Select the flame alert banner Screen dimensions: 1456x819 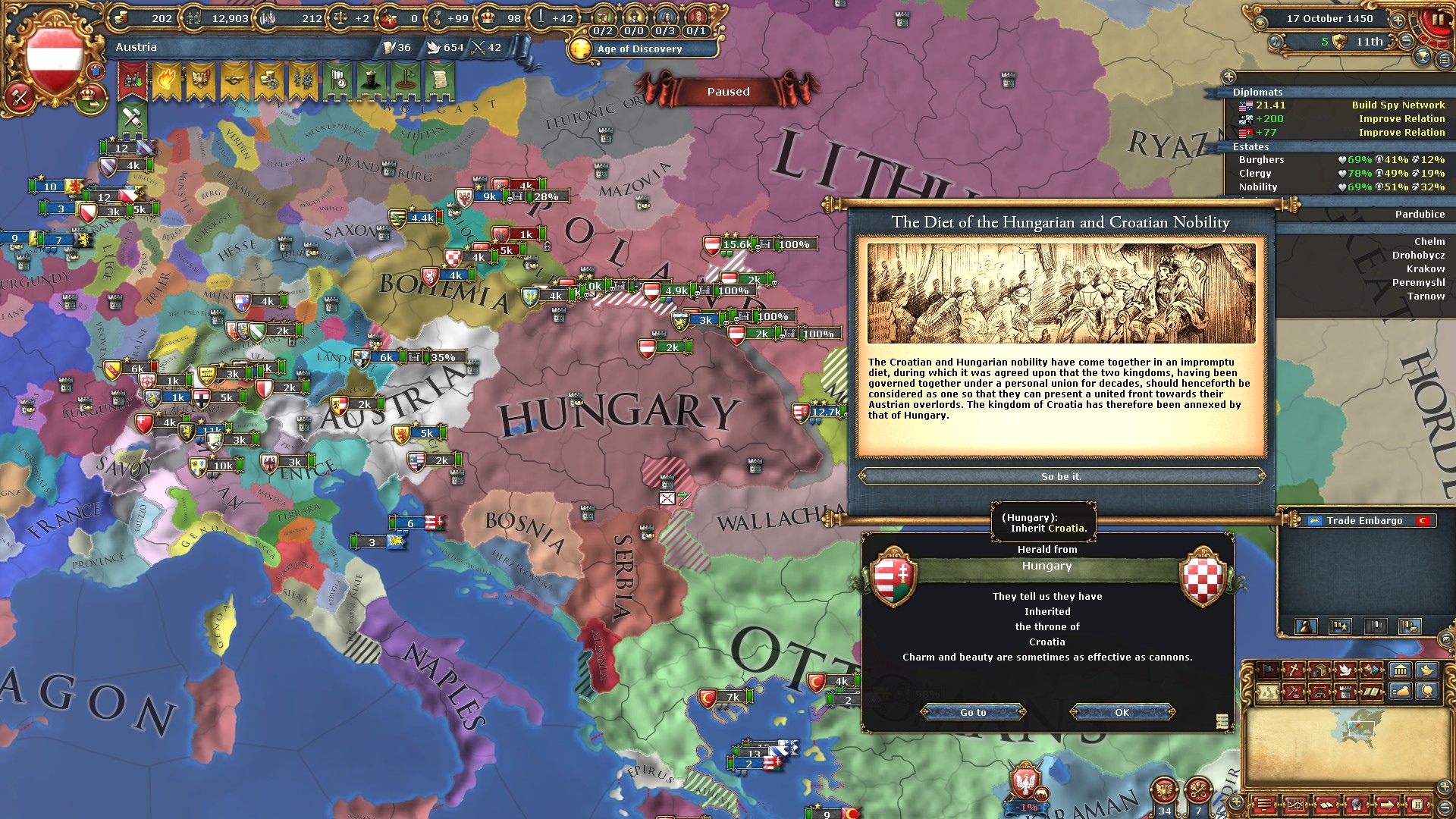(166, 80)
